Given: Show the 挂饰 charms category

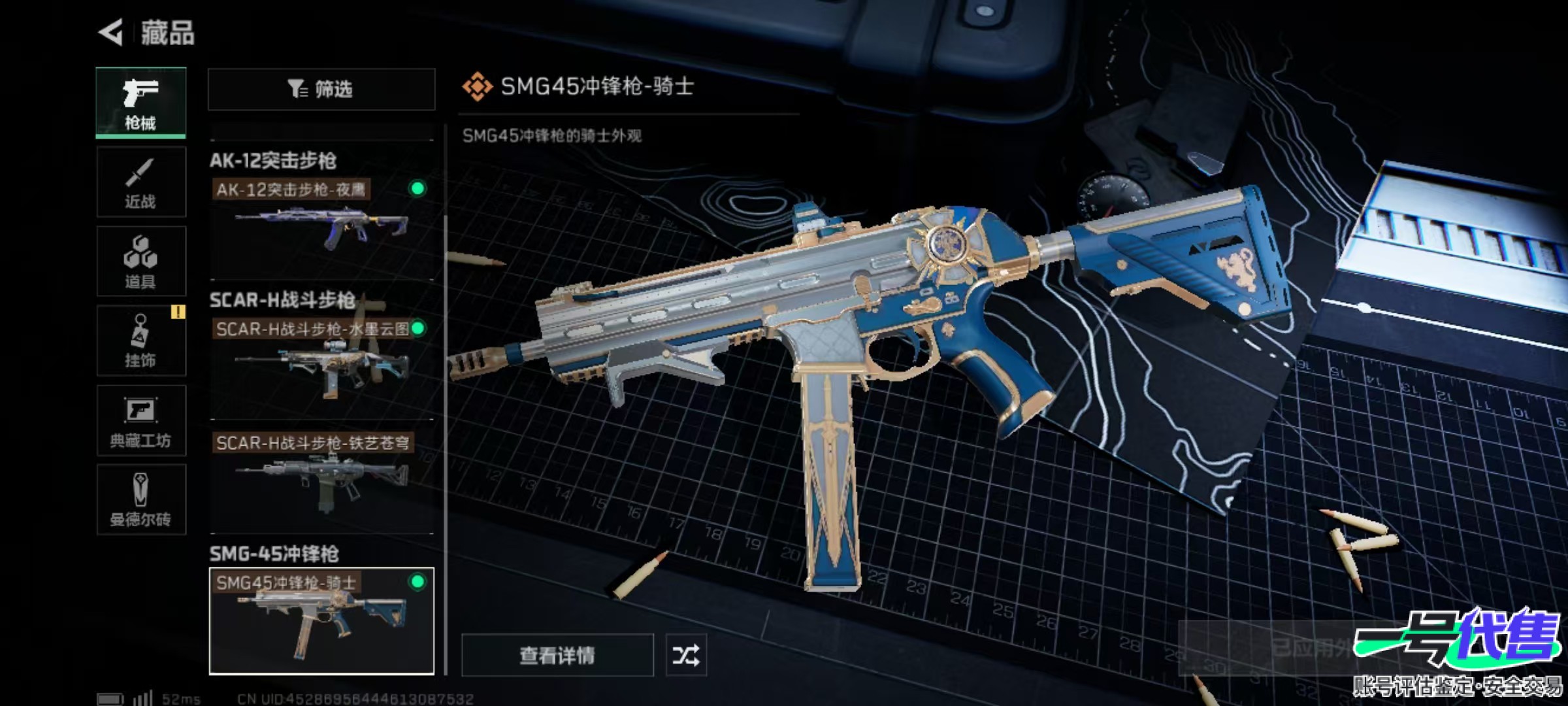Looking at the screenshot, I should click(141, 341).
